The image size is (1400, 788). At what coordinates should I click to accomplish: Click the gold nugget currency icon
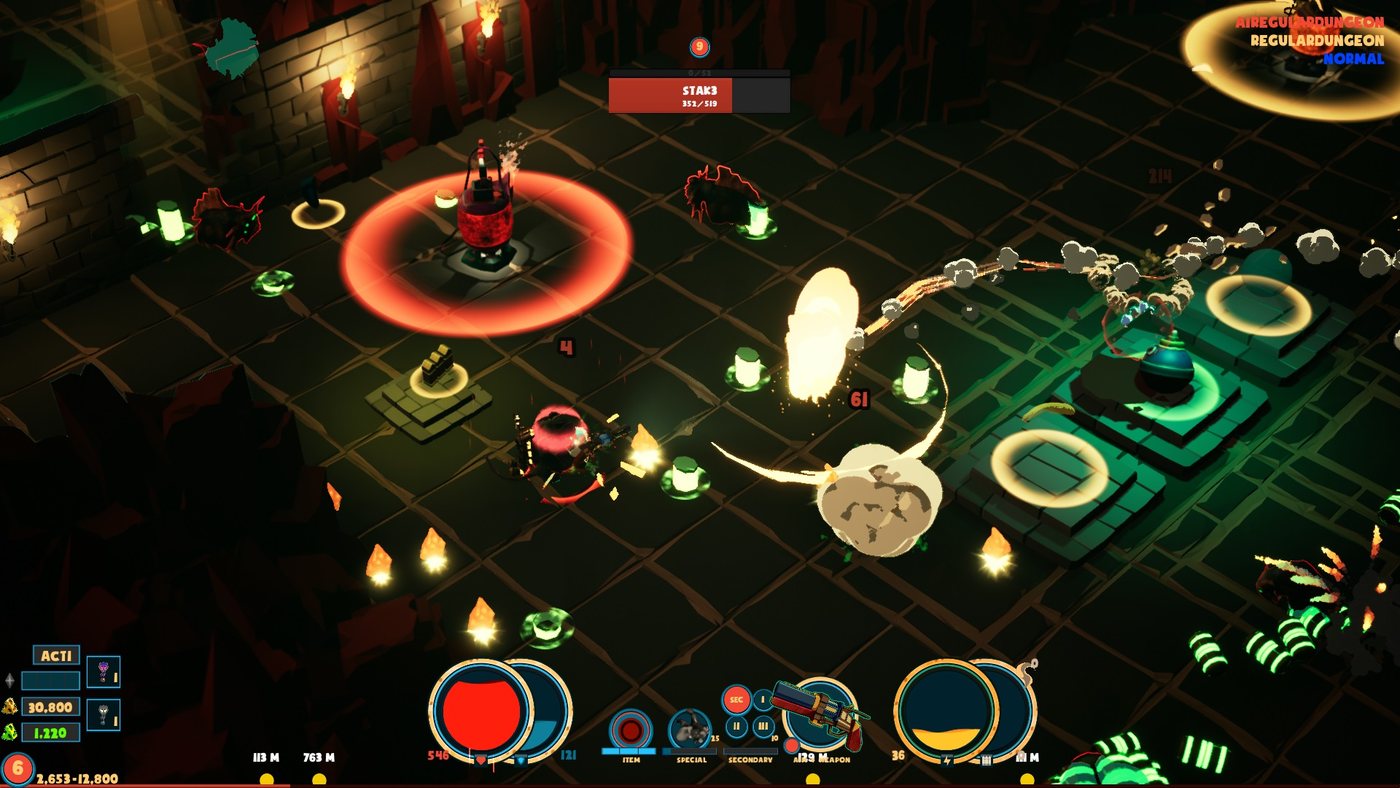click(x=10, y=708)
